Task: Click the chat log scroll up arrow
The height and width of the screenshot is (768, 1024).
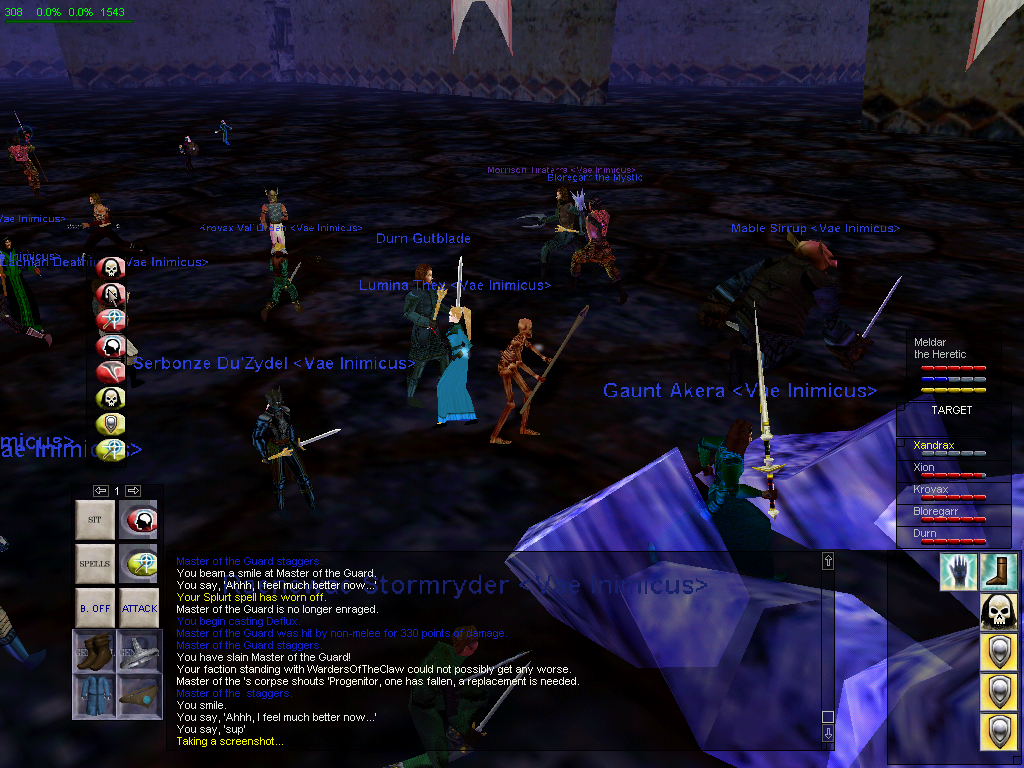Action: 827,561
